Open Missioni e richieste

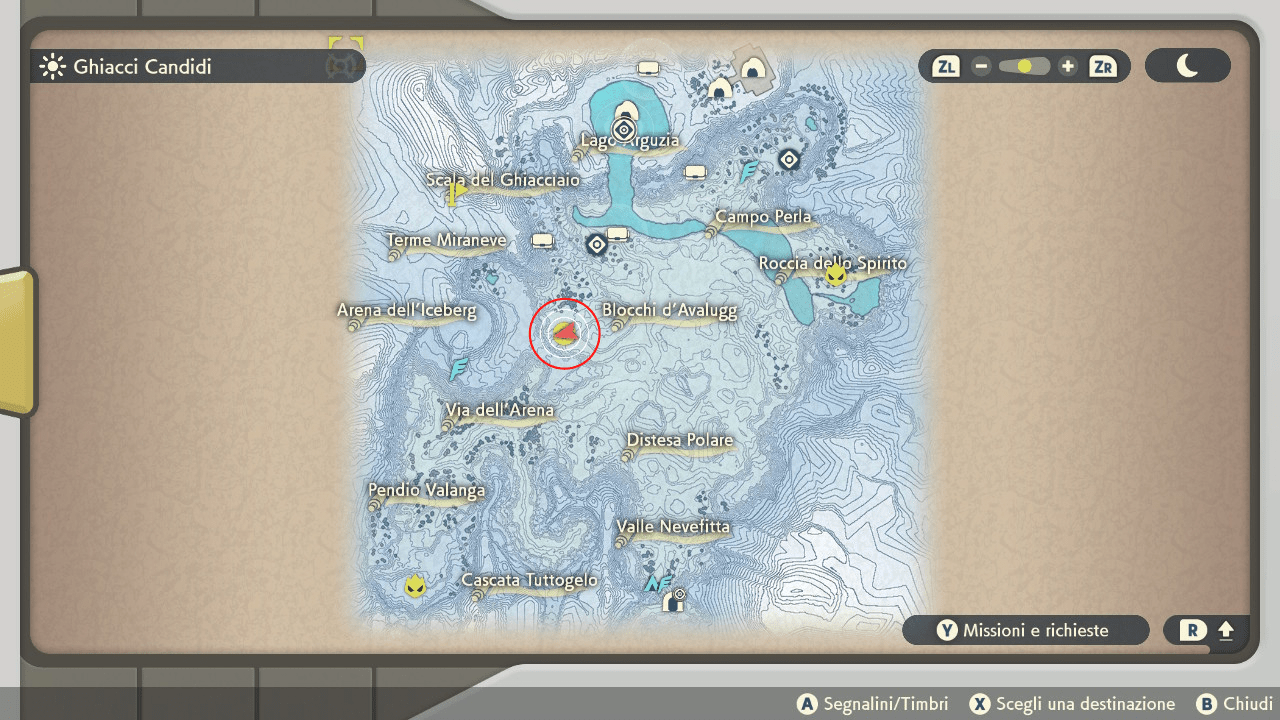[x=1025, y=631]
